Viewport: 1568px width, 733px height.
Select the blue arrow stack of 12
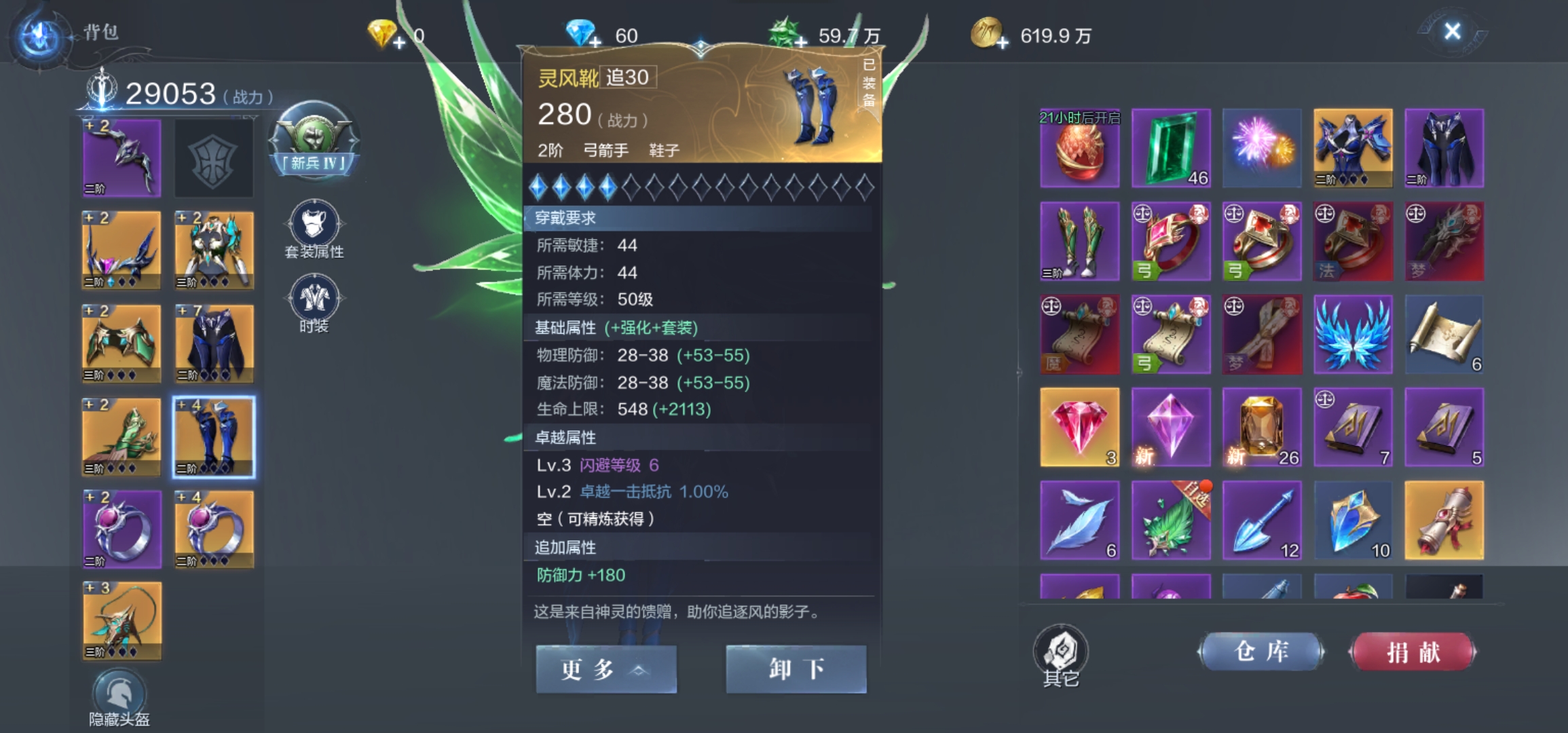point(1262,521)
